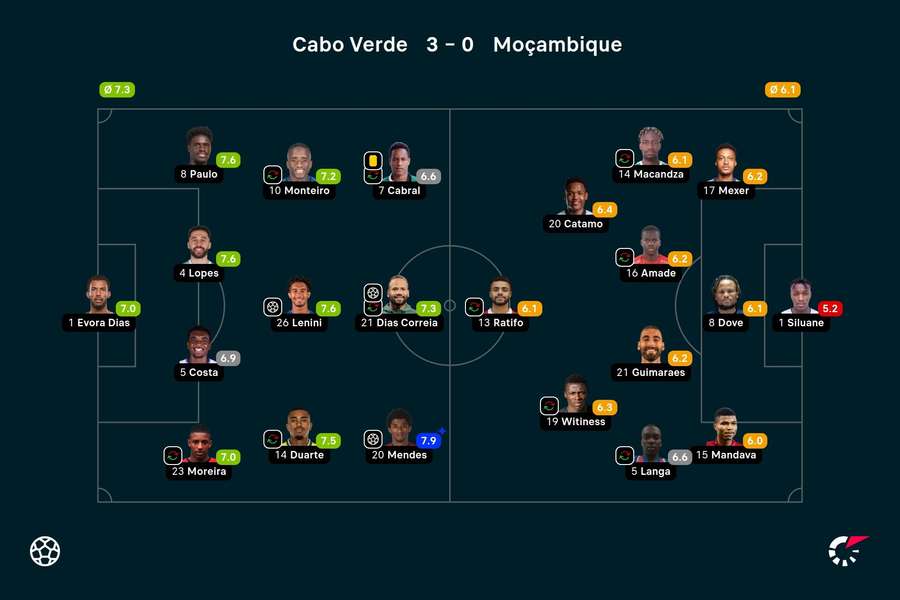Select goalkeeper Evora Dias player tile
The height and width of the screenshot is (600, 900).
pyautogui.click(x=98, y=297)
